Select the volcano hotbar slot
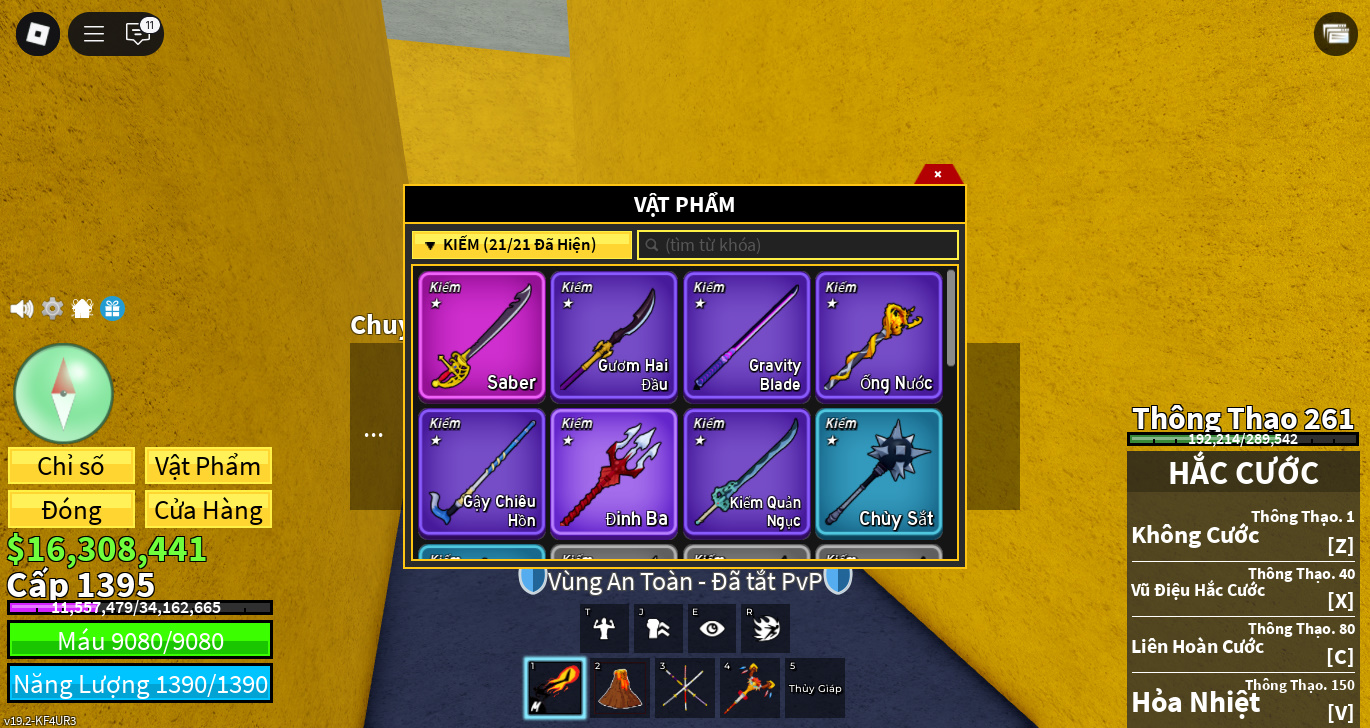1370x728 pixels. (x=620, y=688)
